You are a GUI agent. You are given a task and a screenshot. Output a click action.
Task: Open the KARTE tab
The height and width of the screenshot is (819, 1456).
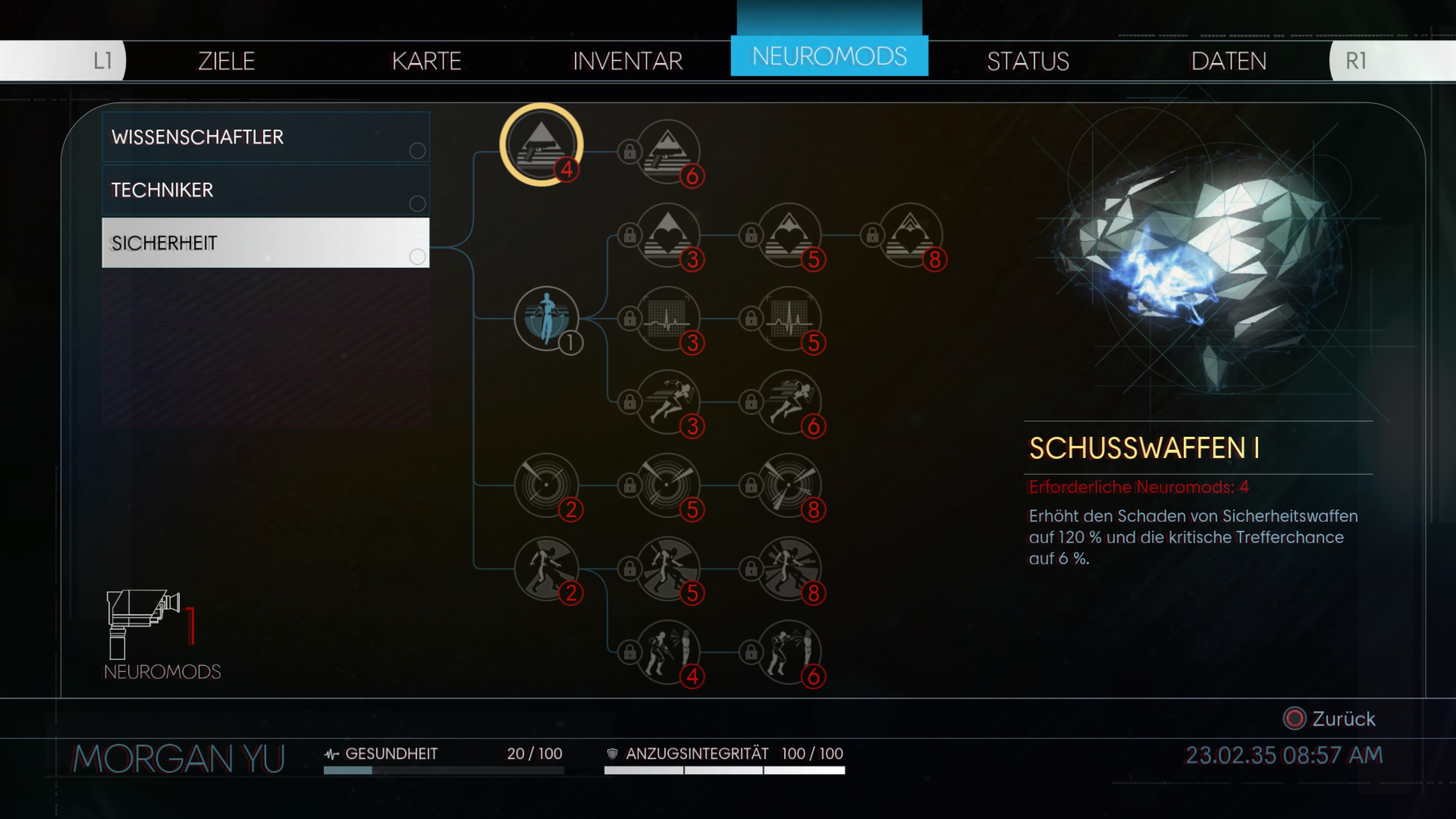[x=426, y=61]
